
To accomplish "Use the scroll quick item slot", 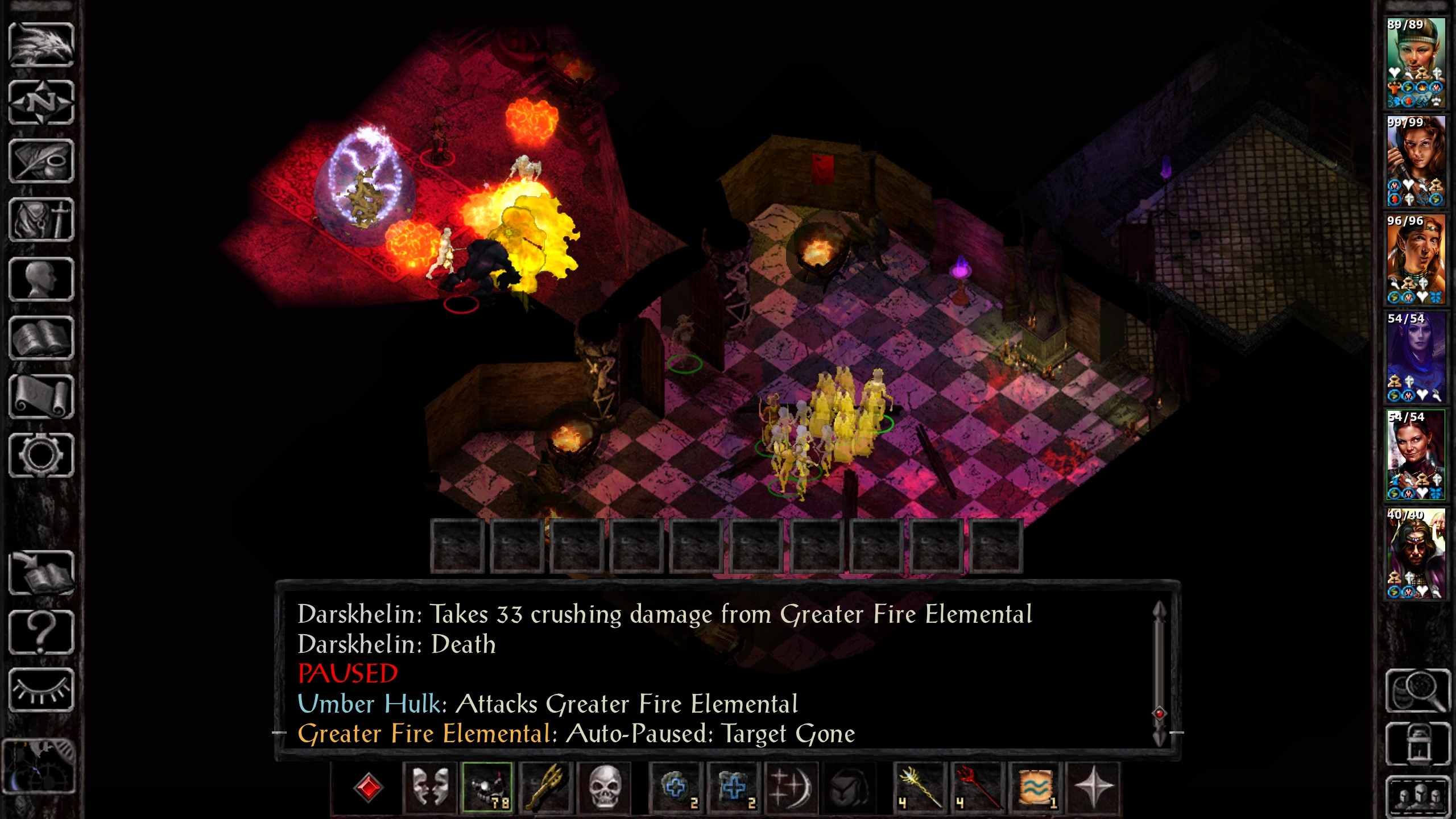I will (x=1035, y=788).
